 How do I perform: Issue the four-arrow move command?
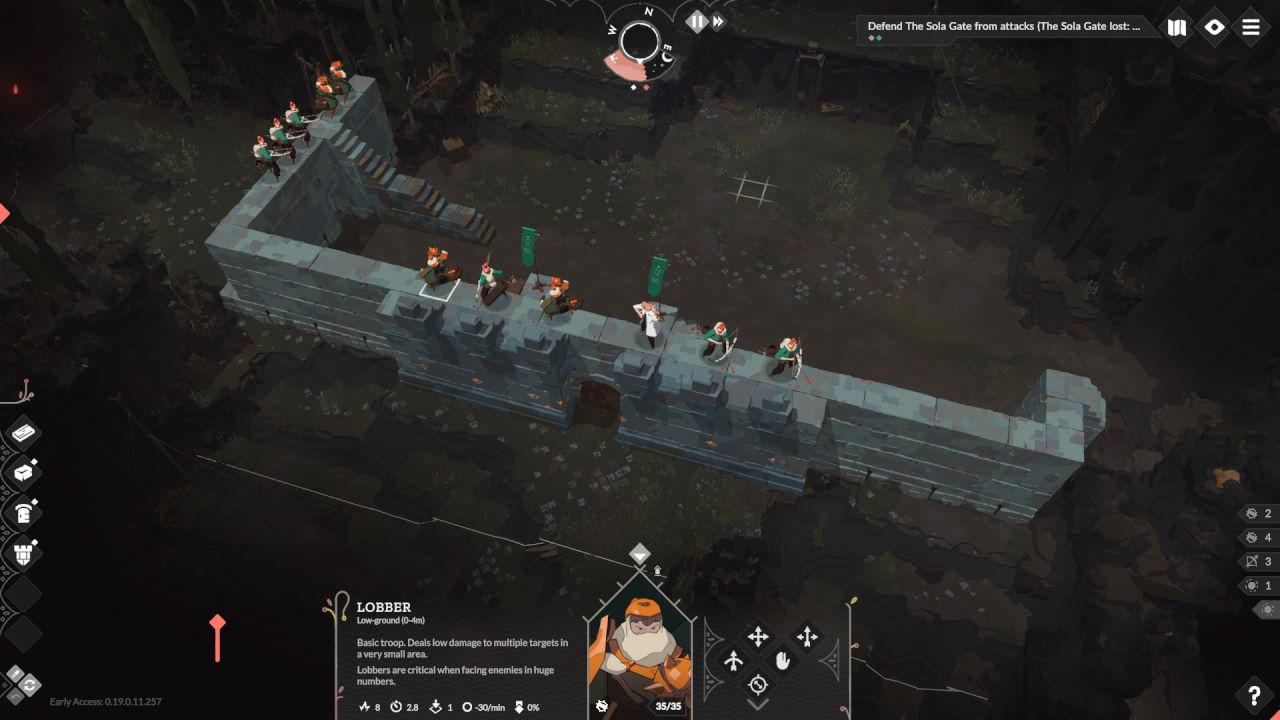pos(758,636)
